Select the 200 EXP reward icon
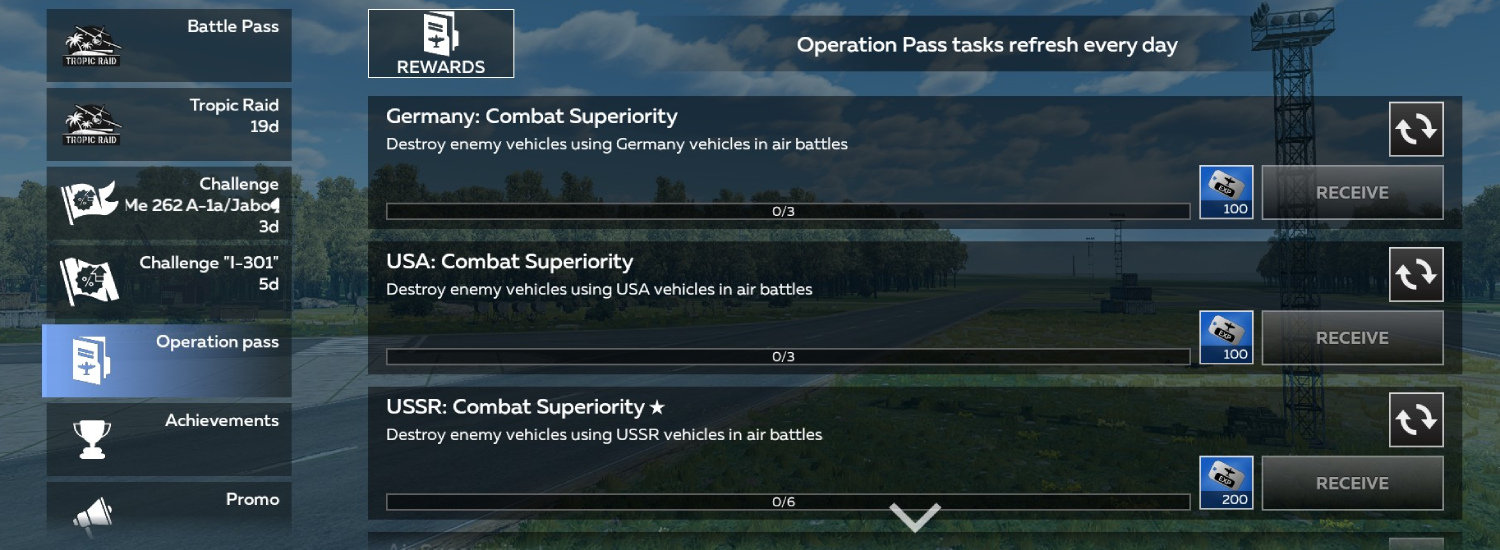Image resolution: width=1500 pixels, height=550 pixels. (1226, 483)
